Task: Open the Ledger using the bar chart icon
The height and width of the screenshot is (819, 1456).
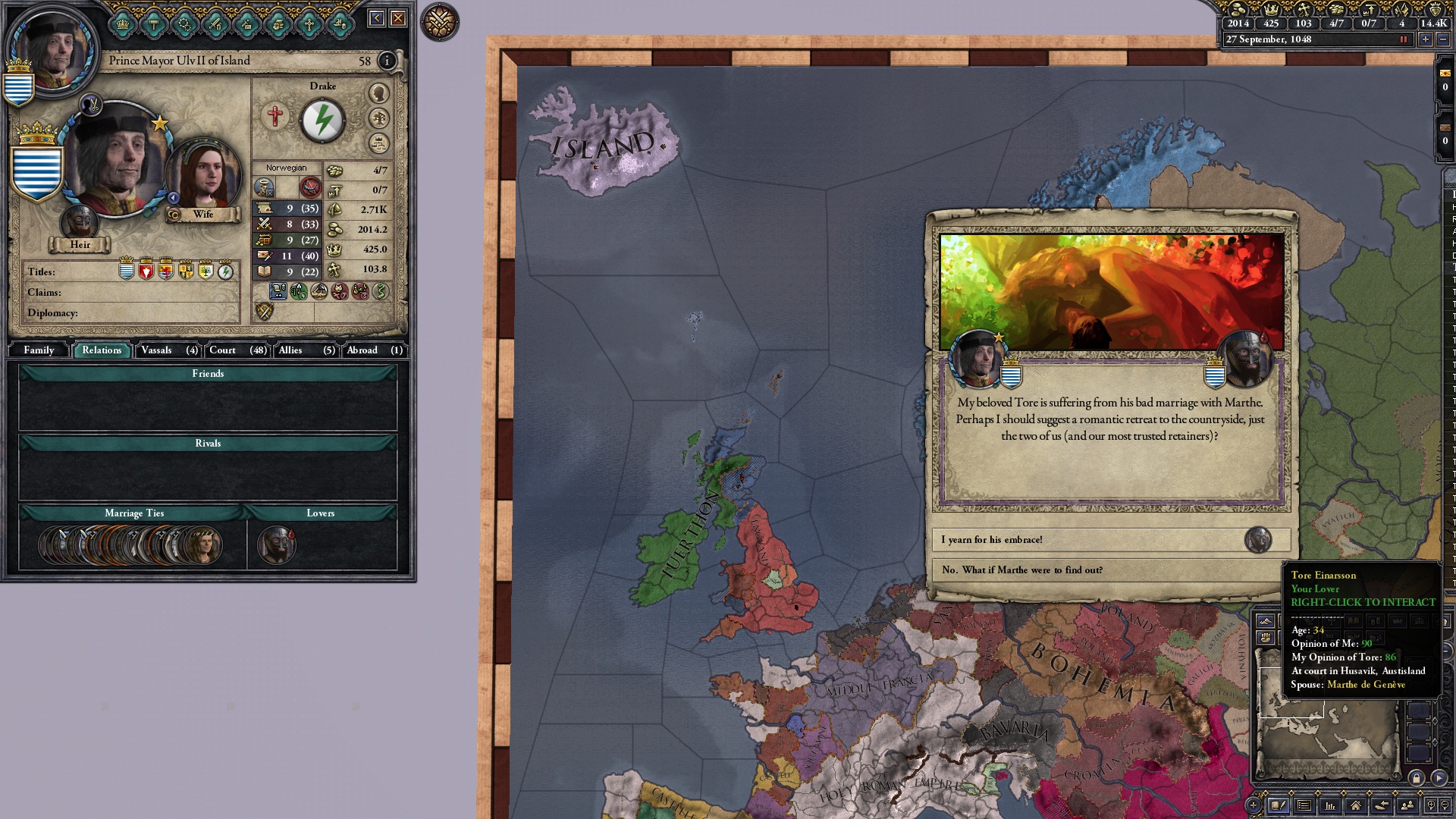Action: pos(1331,805)
